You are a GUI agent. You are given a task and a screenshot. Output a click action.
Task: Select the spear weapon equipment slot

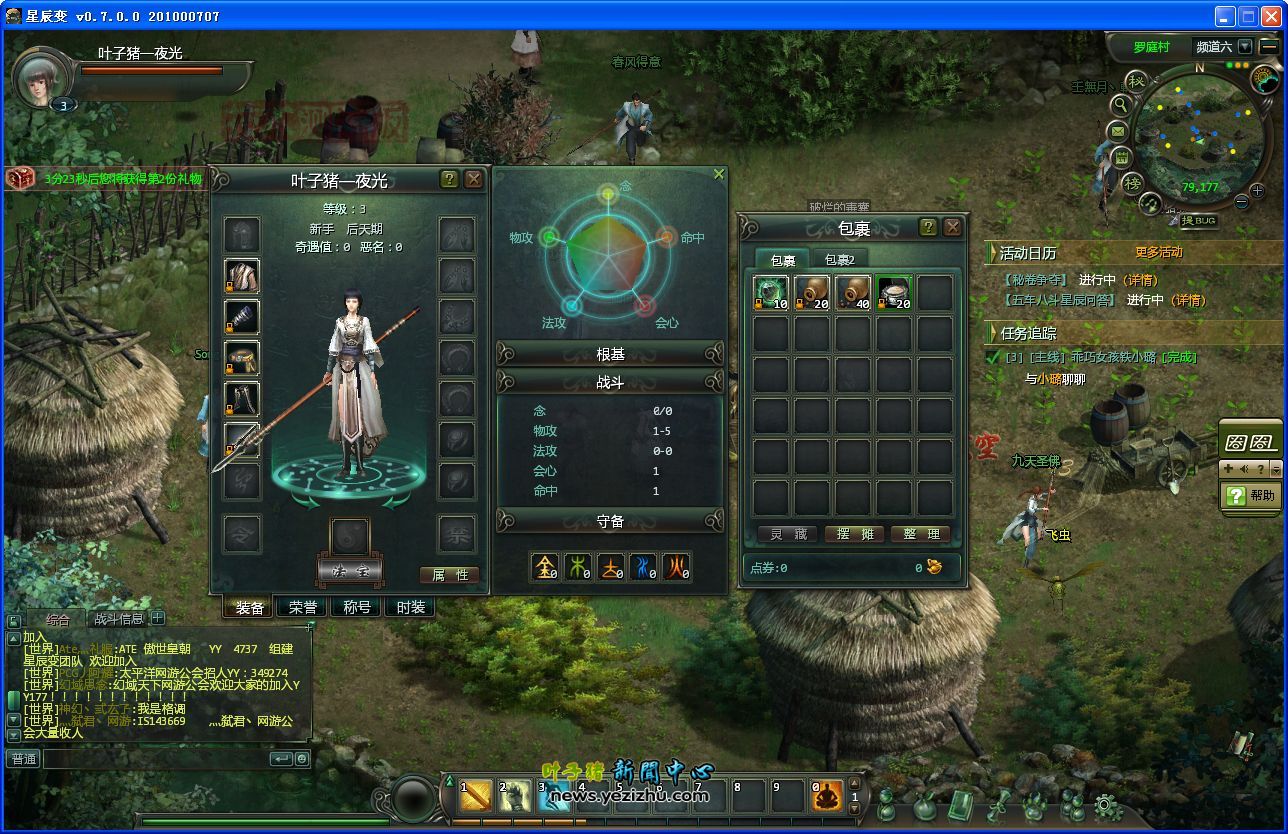242,440
